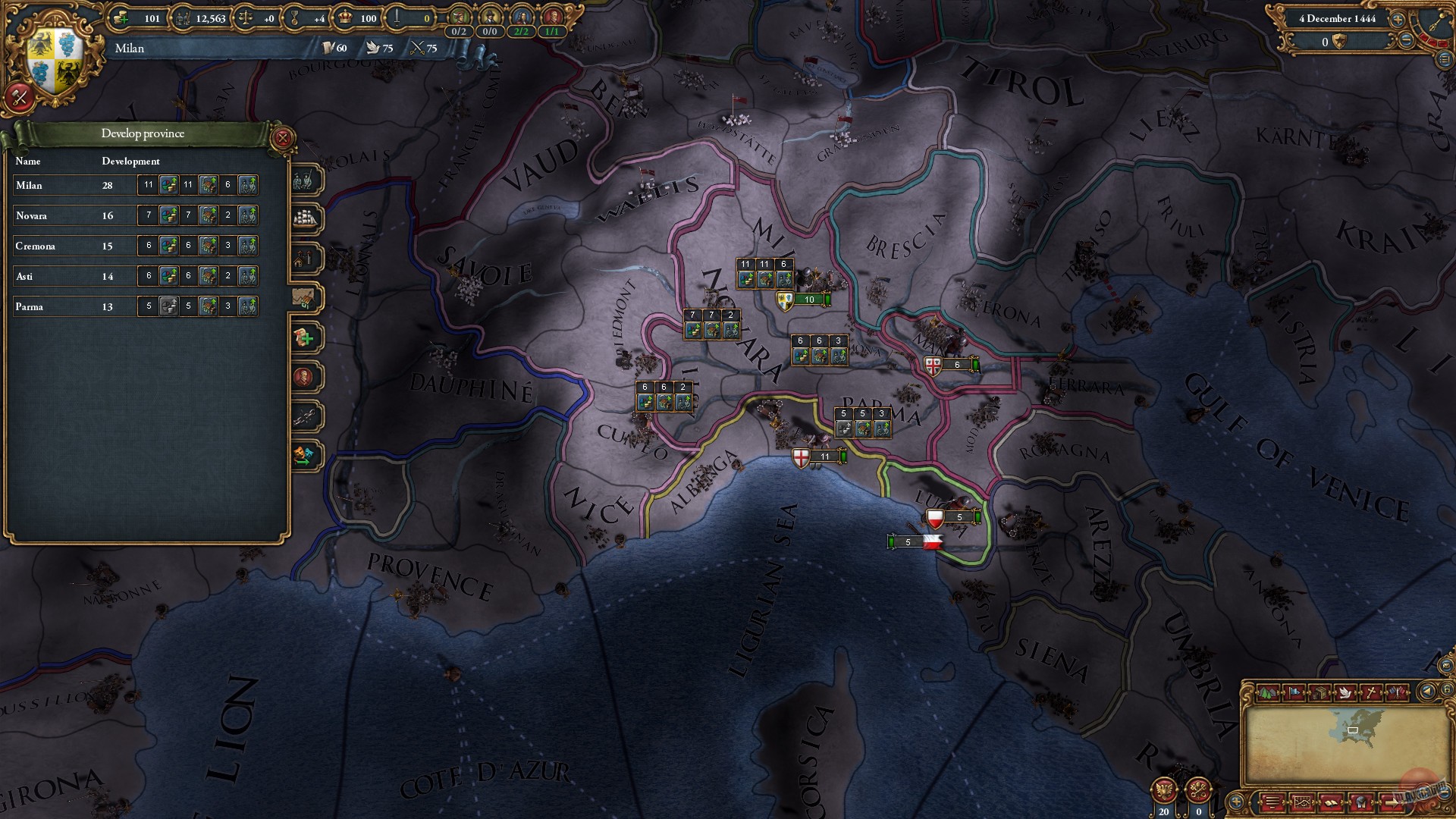Open the wars overview with the helmet icon
This screenshot has width=1456, height=819.
(x=1360, y=804)
